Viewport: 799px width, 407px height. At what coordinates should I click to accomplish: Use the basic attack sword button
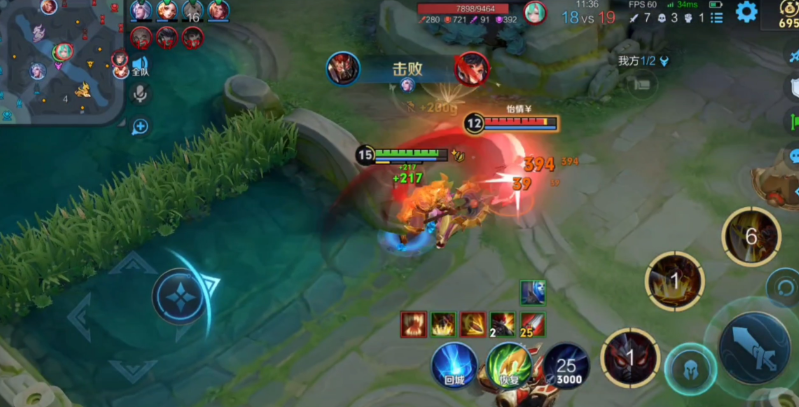tap(752, 347)
